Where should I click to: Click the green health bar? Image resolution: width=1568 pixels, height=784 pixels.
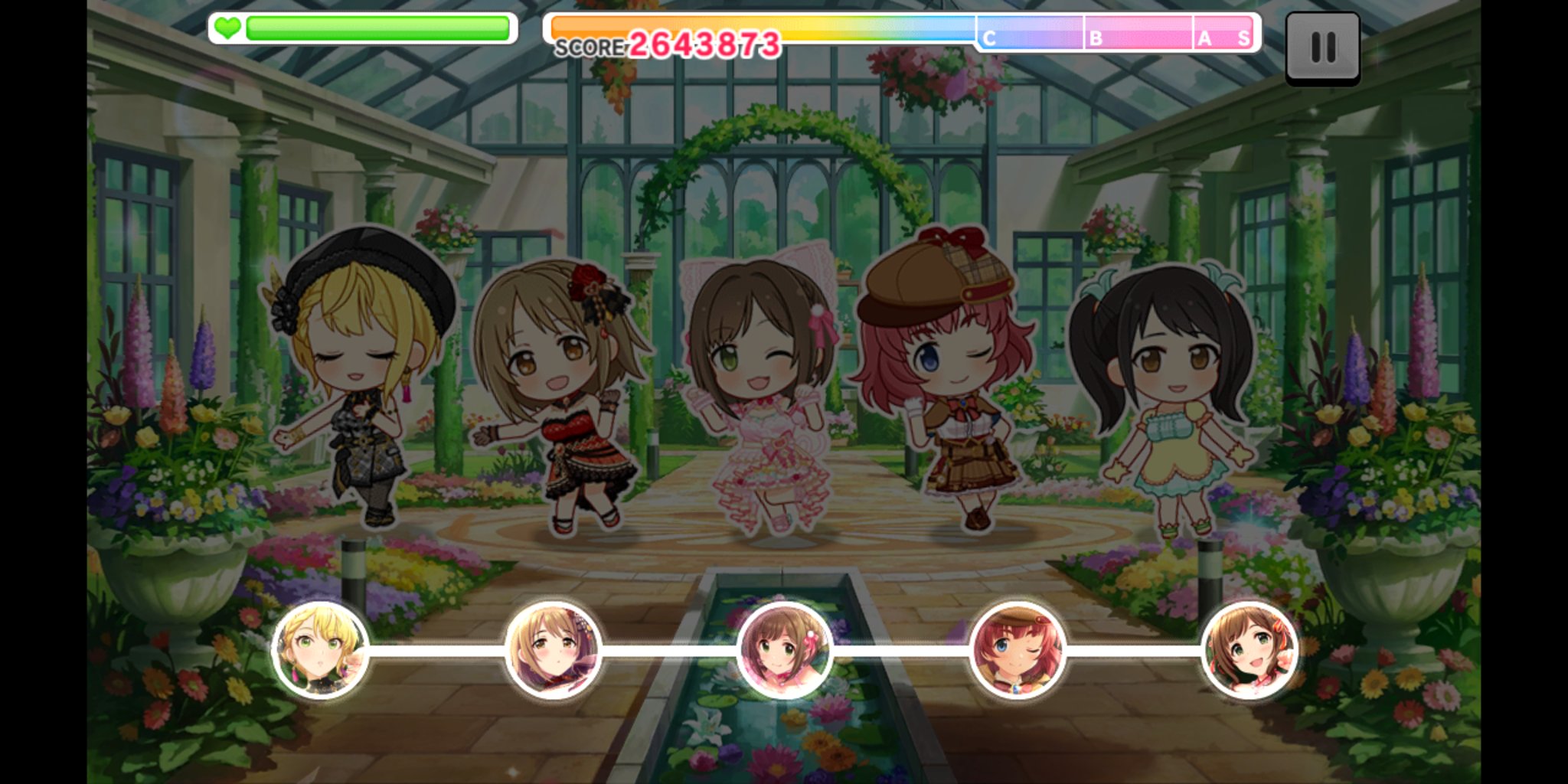375,29
